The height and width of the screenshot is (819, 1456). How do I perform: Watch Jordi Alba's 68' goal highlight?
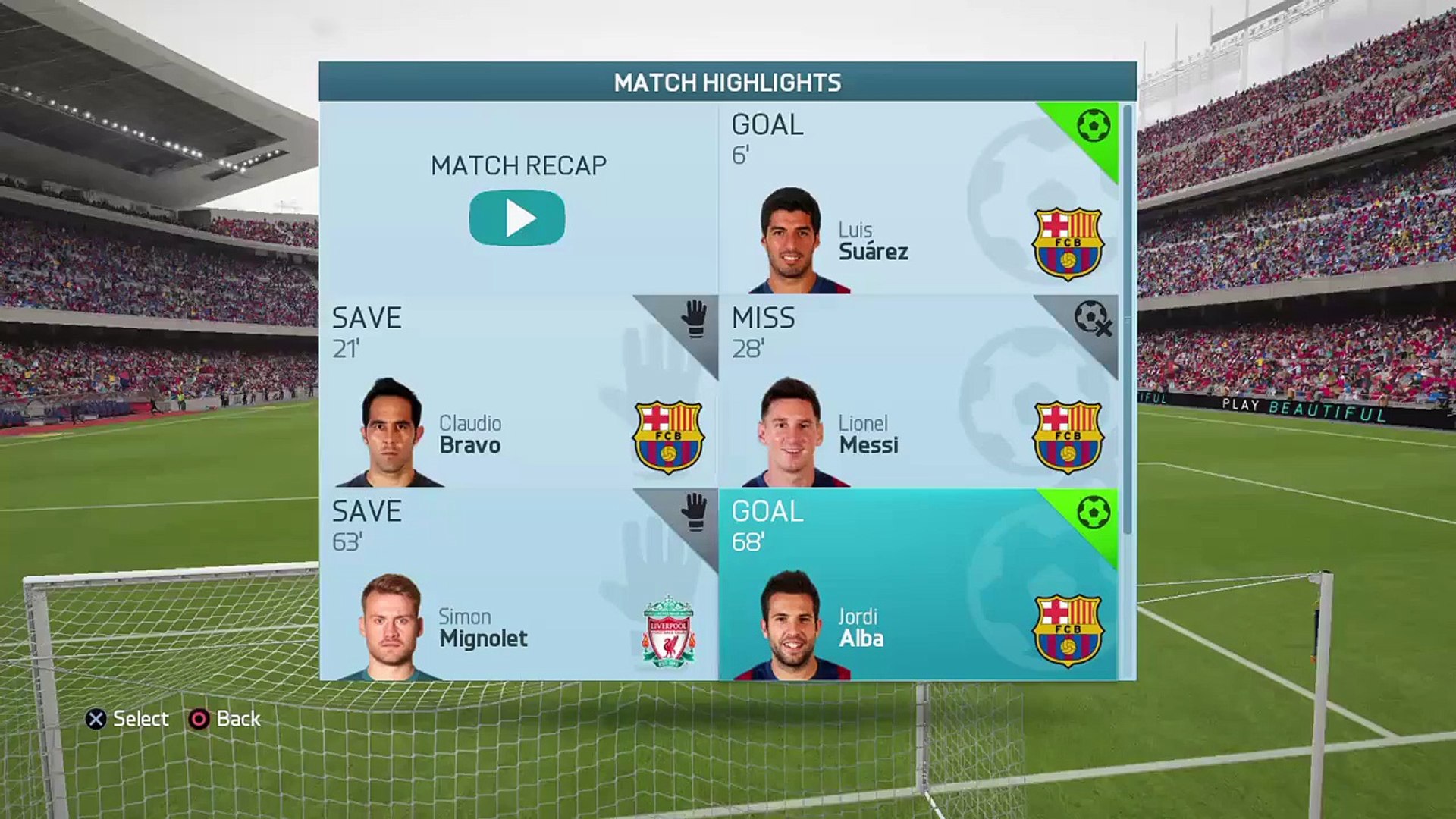click(x=918, y=585)
